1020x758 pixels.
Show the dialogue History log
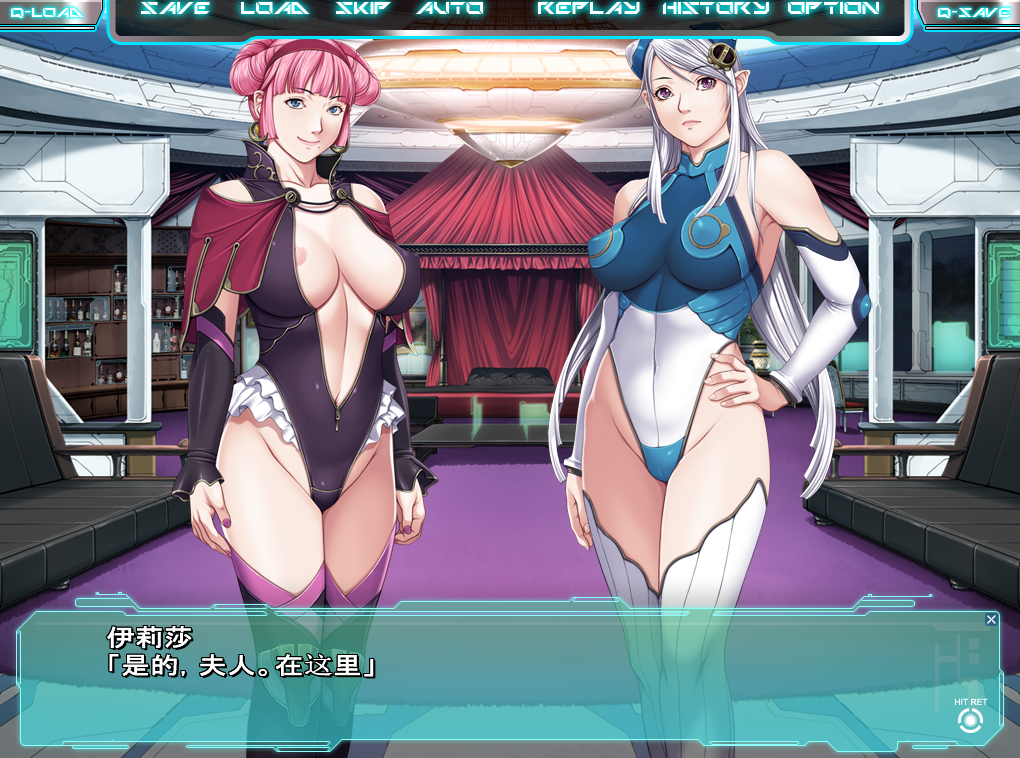point(716,9)
